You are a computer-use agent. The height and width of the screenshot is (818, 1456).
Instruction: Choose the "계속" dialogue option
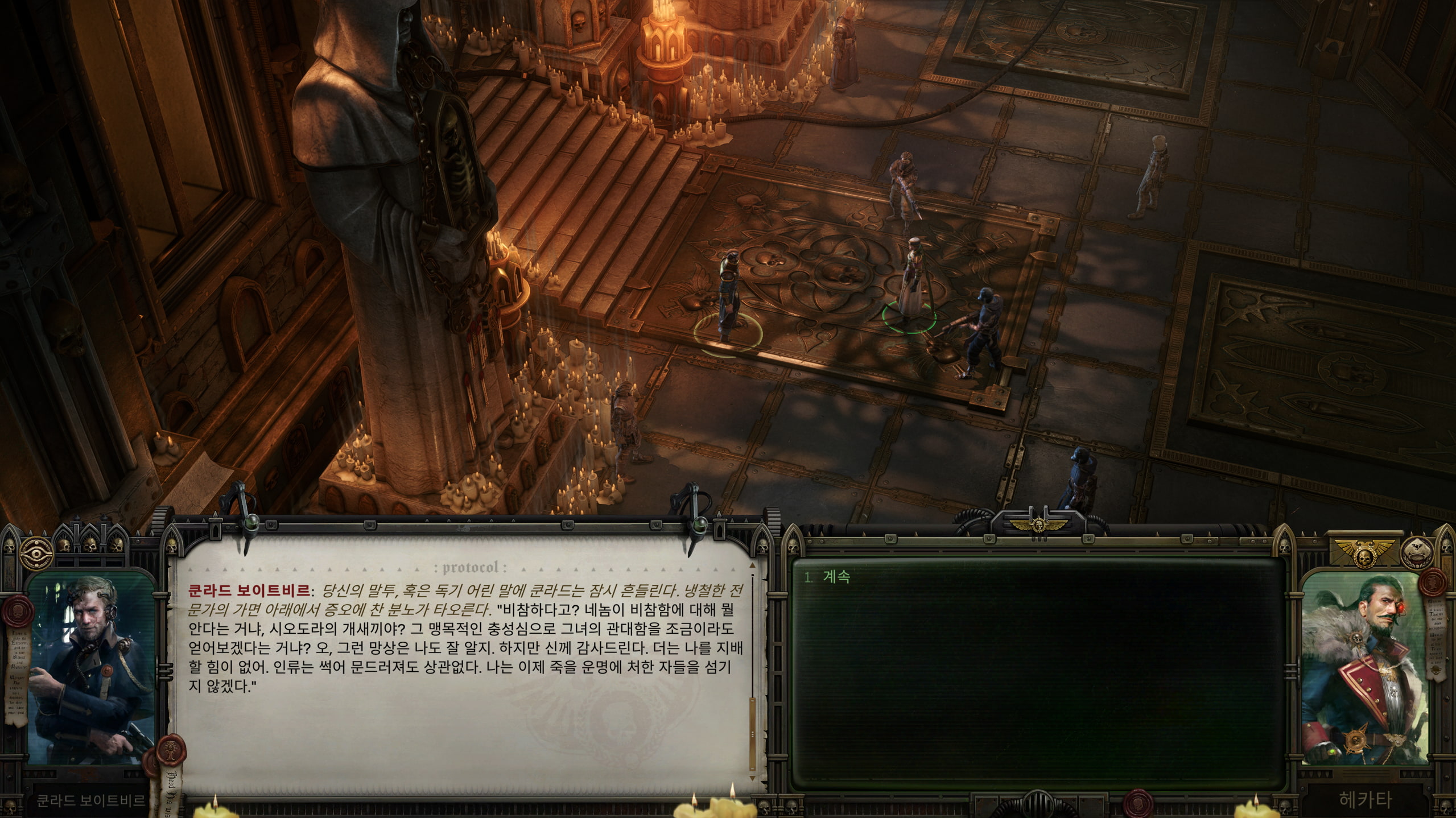pos(836,577)
